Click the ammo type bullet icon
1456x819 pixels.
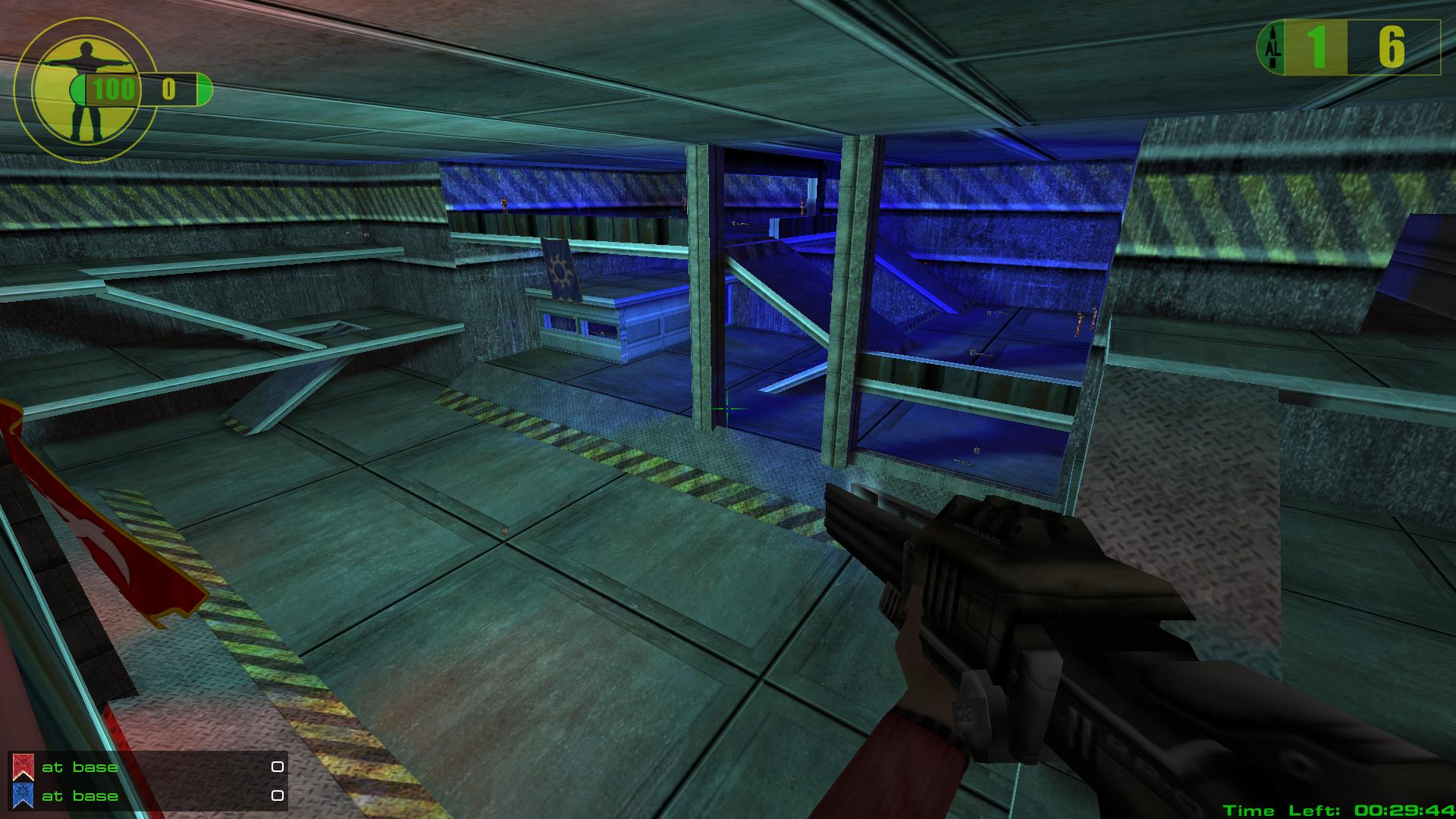tap(1273, 48)
